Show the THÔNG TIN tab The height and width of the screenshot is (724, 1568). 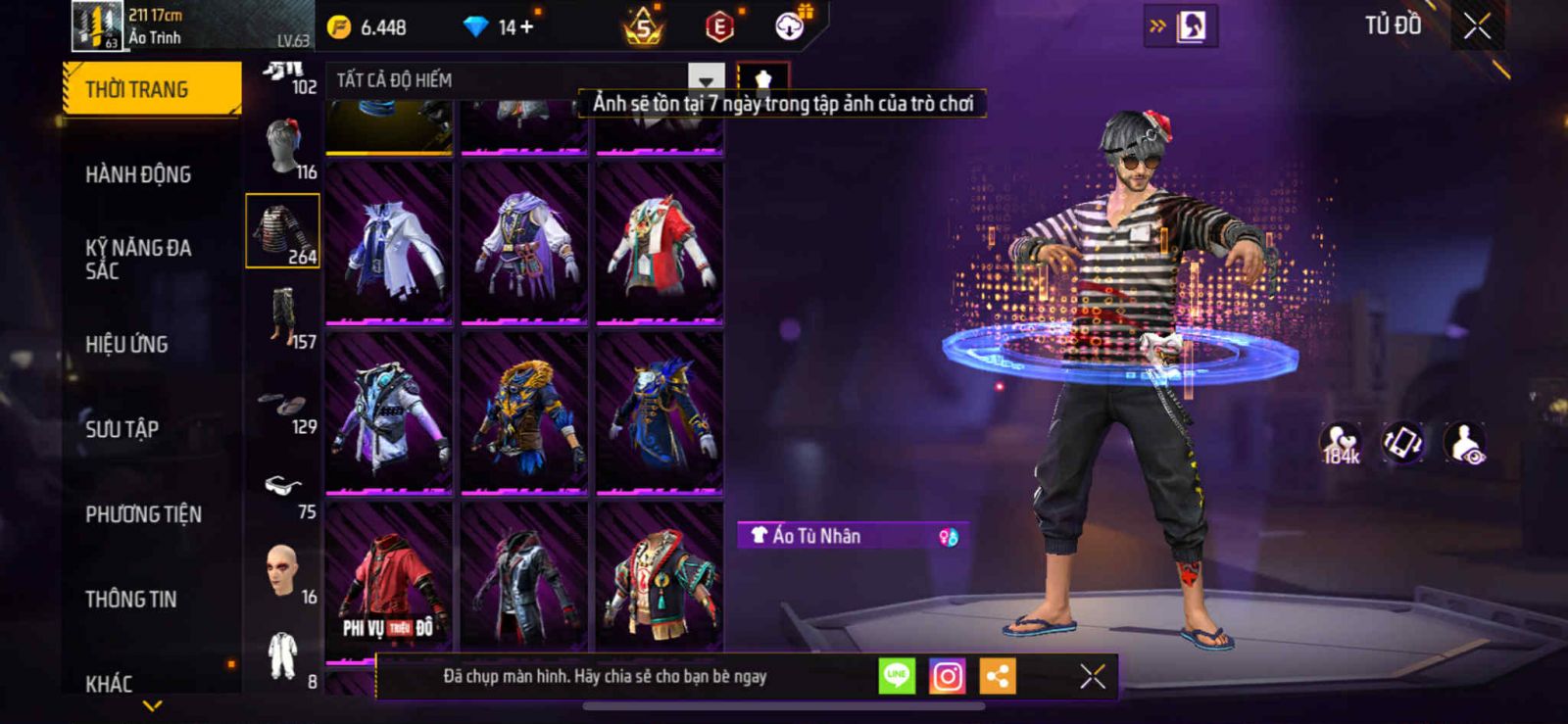(x=130, y=599)
